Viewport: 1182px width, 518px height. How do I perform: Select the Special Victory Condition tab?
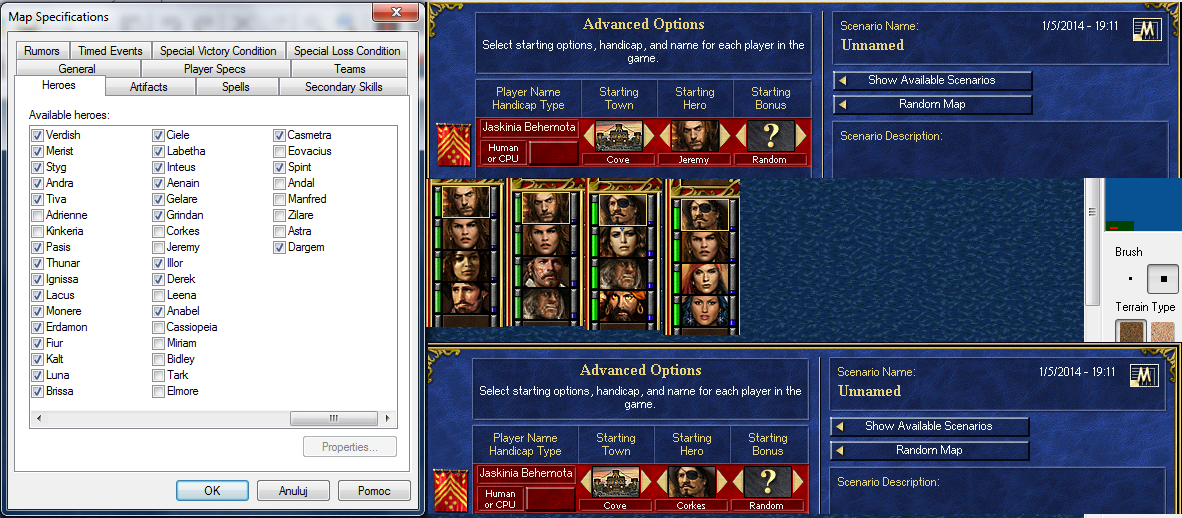(x=218, y=51)
